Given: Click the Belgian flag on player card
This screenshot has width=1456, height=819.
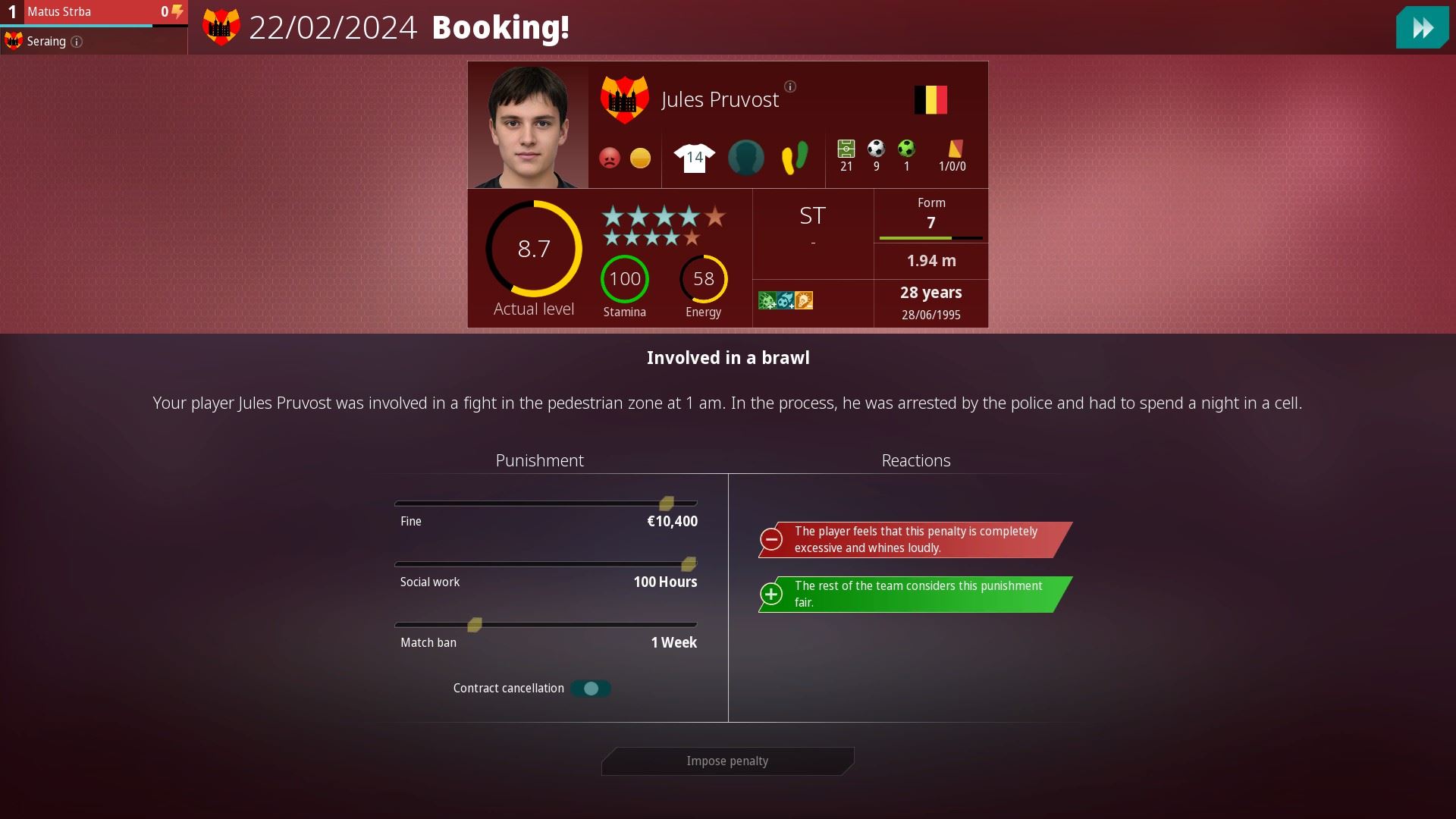Looking at the screenshot, I should pos(930,100).
